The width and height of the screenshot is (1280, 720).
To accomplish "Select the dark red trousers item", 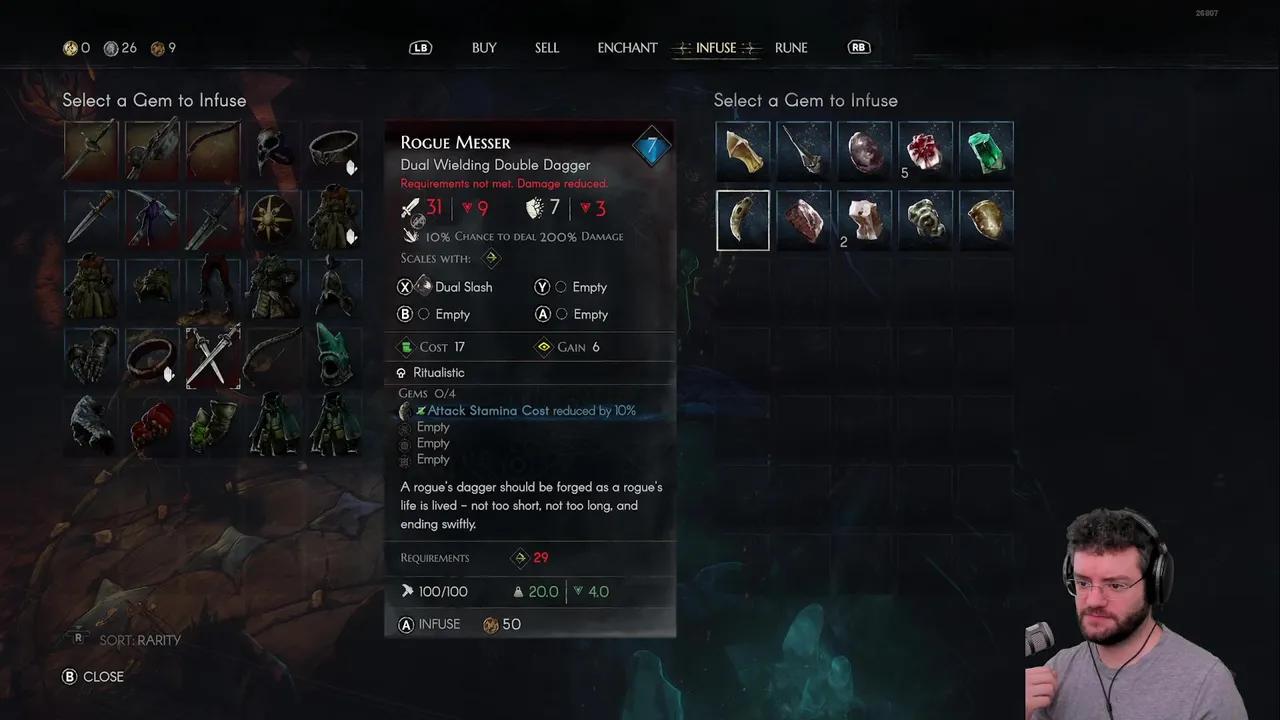I will point(213,287).
